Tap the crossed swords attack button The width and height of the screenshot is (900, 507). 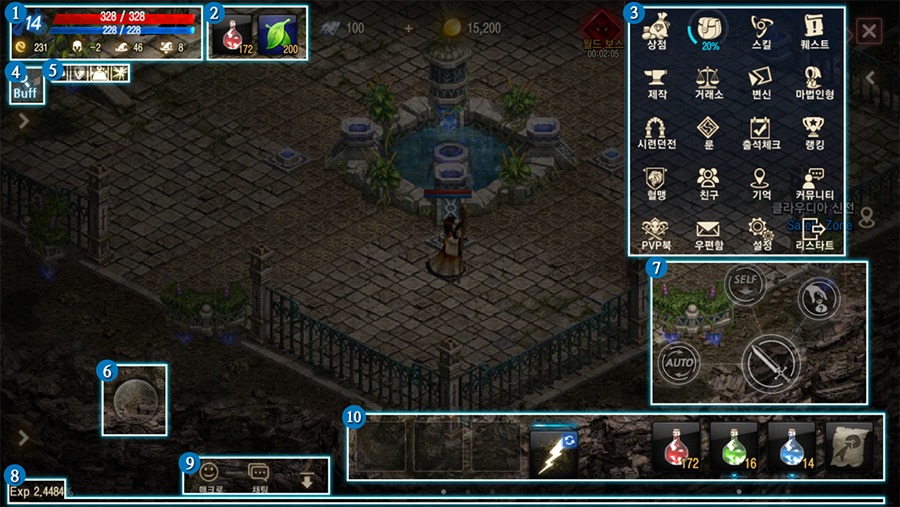point(771,363)
